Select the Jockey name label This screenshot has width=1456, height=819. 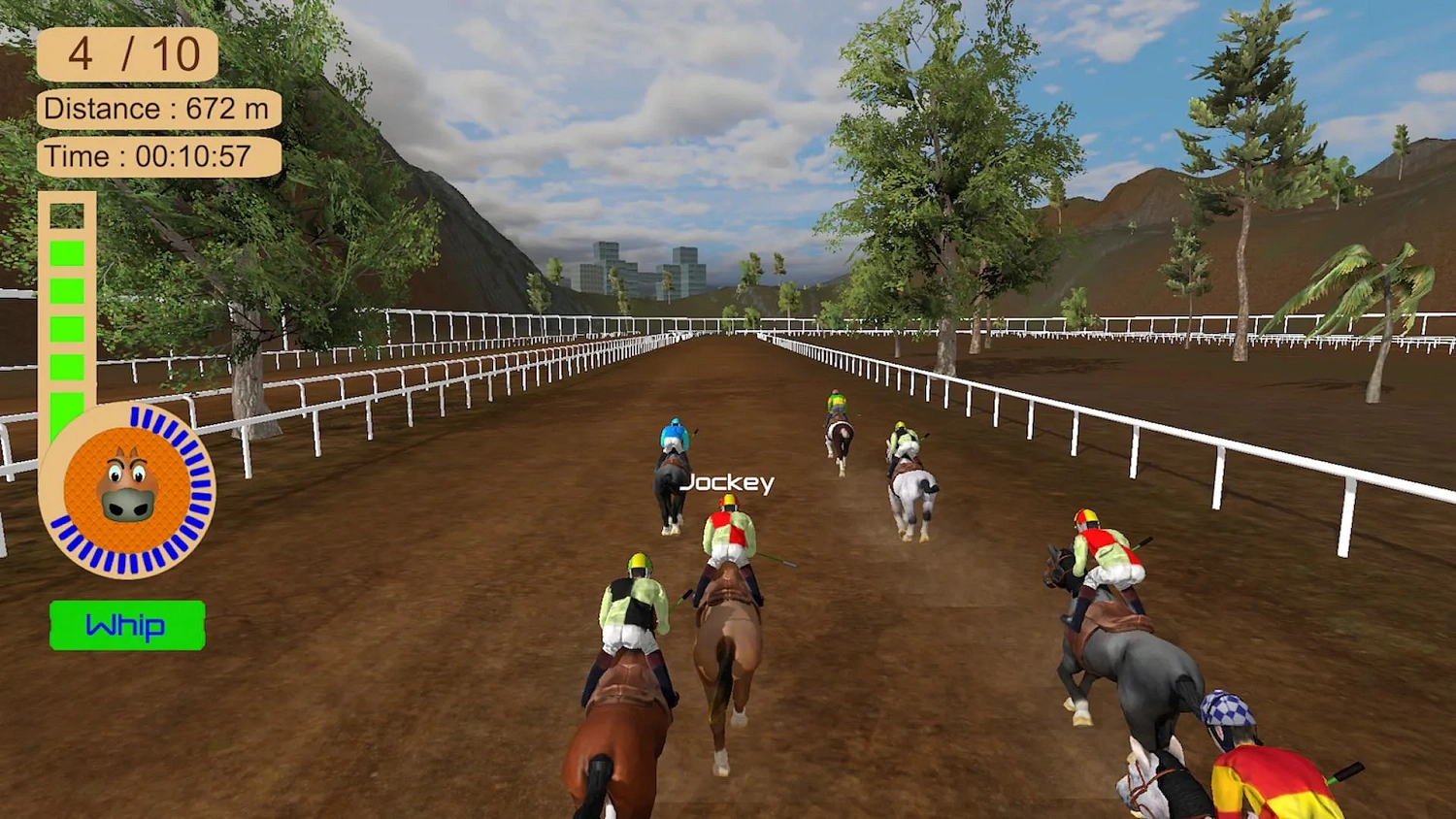click(730, 483)
